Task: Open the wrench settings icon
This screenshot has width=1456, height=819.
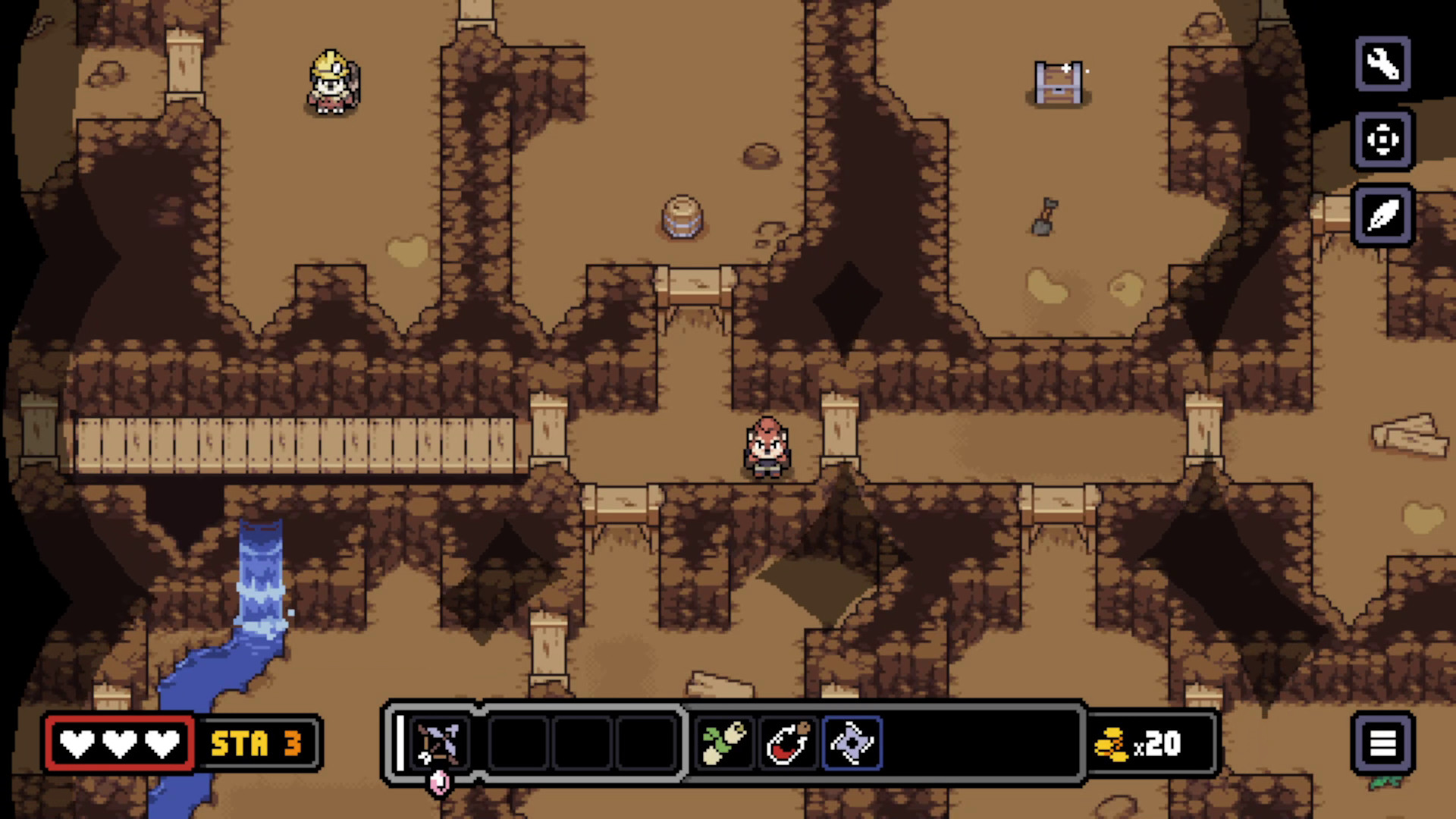Action: (x=1382, y=64)
